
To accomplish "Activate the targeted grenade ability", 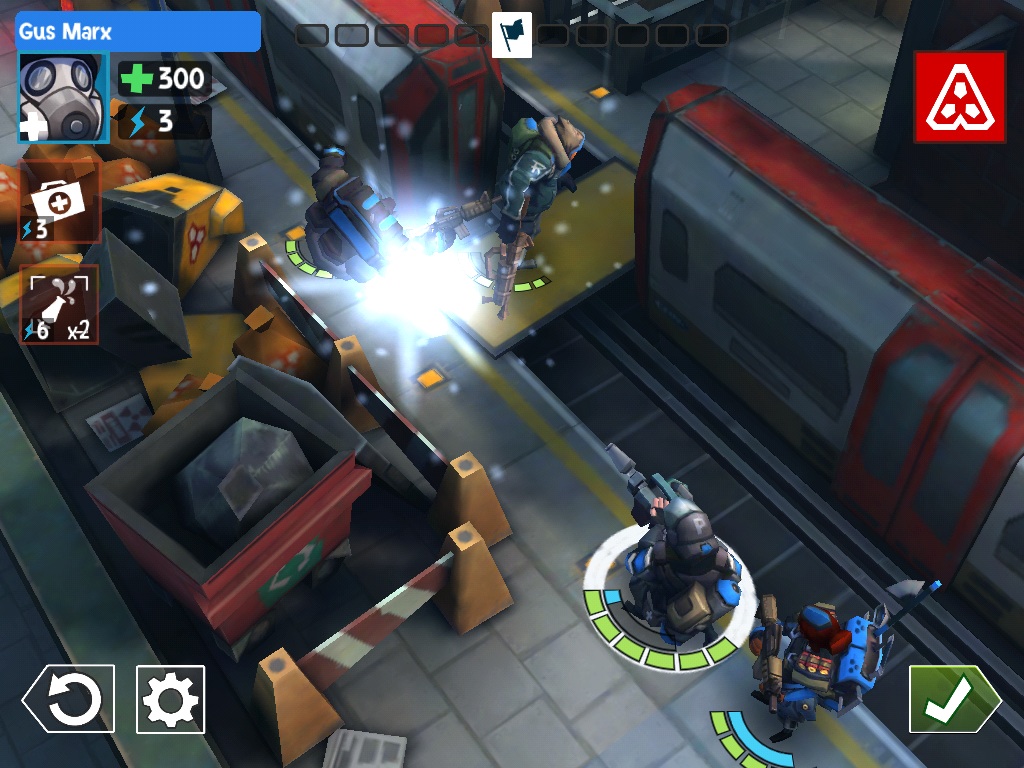I will tap(60, 304).
